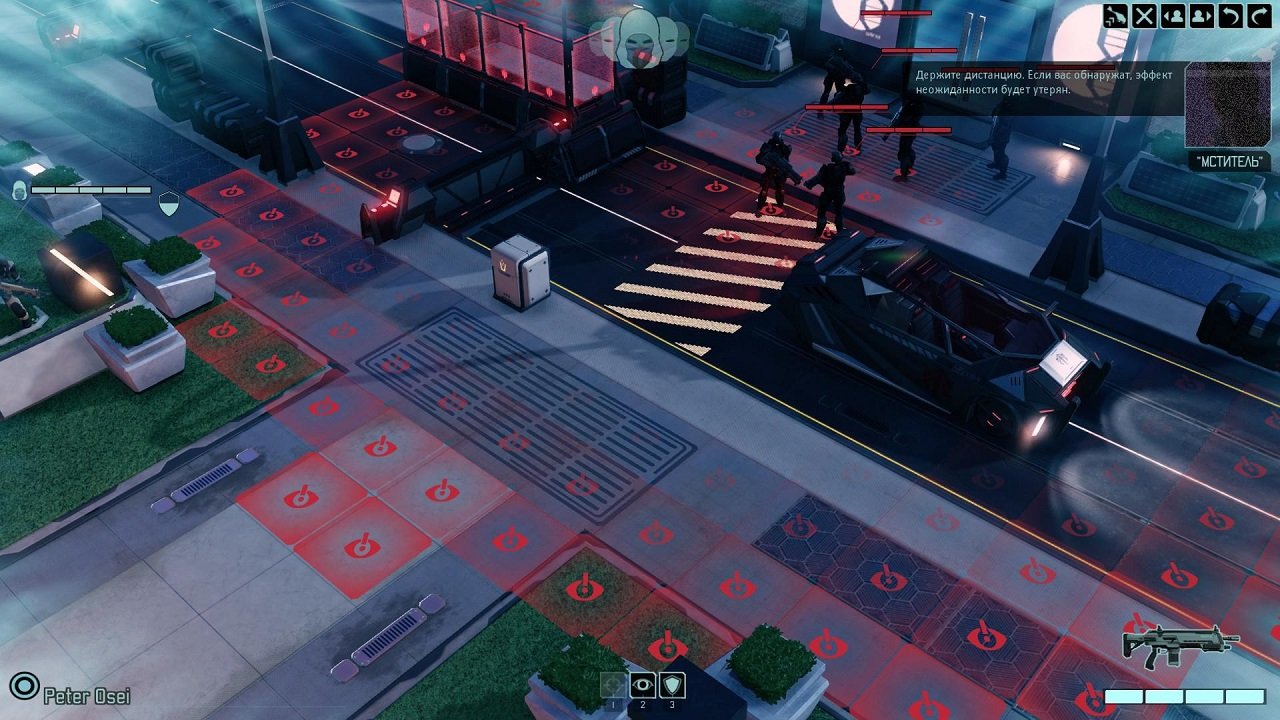Switch to the next soldier
Viewport: 1280px width, 720px height.
pyautogui.click(x=1201, y=15)
